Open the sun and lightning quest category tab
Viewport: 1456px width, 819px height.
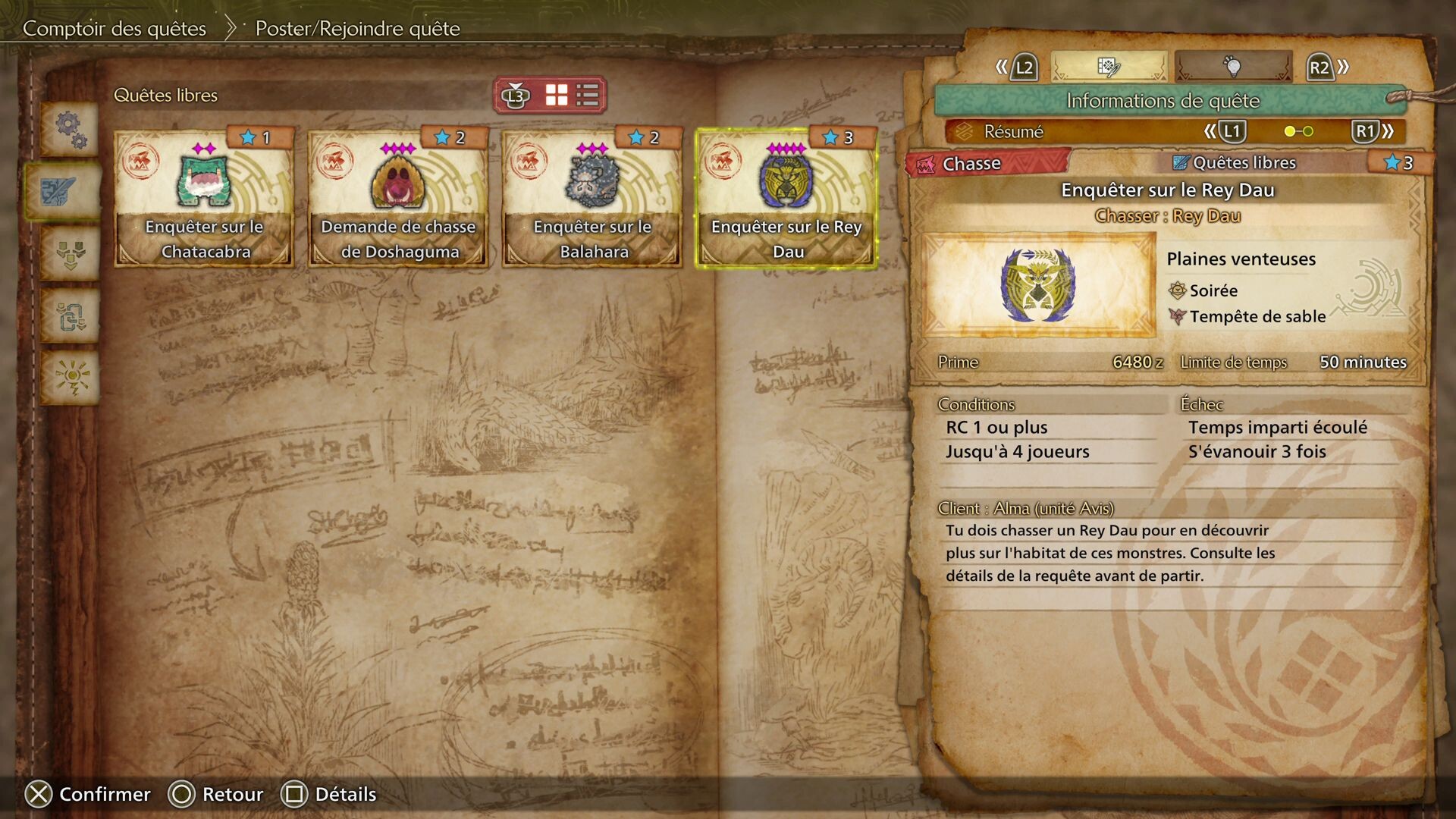coord(71,377)
